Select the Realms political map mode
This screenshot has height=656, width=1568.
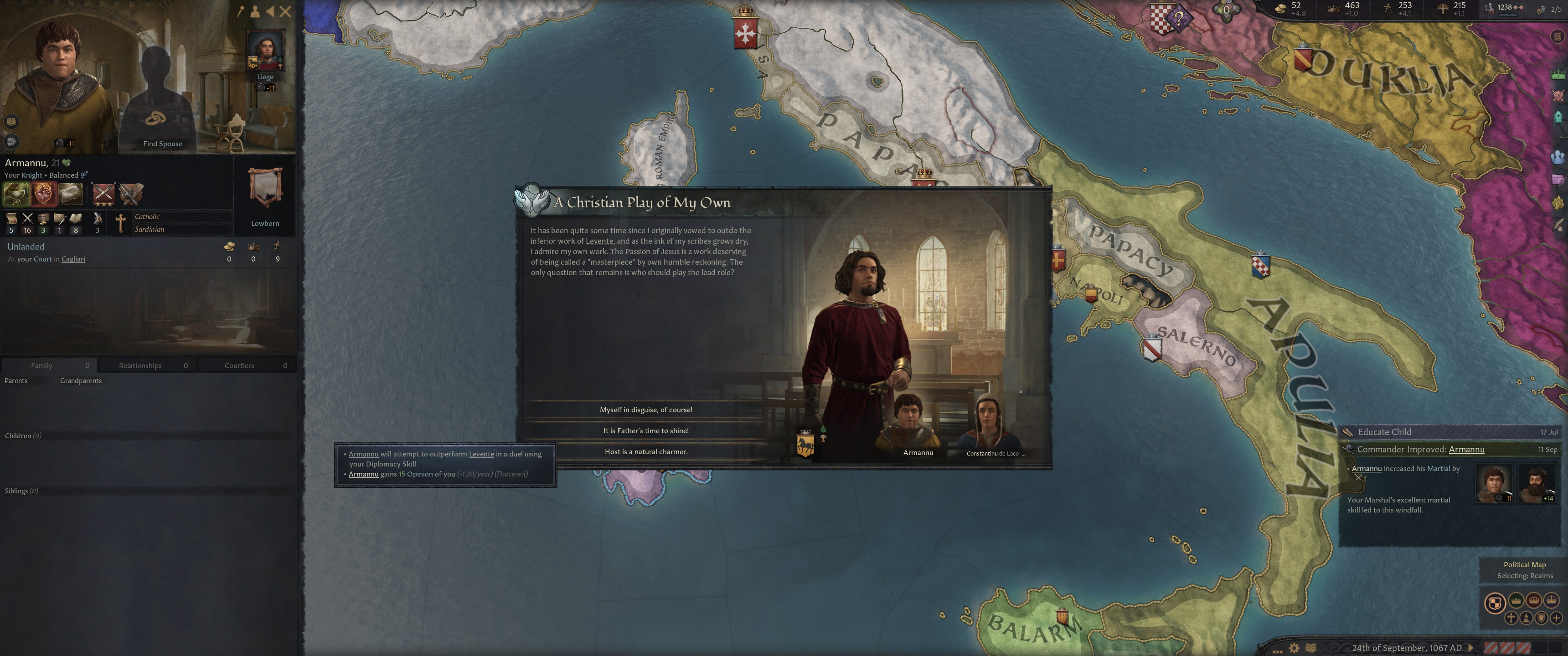click(x=1496, y=600)
